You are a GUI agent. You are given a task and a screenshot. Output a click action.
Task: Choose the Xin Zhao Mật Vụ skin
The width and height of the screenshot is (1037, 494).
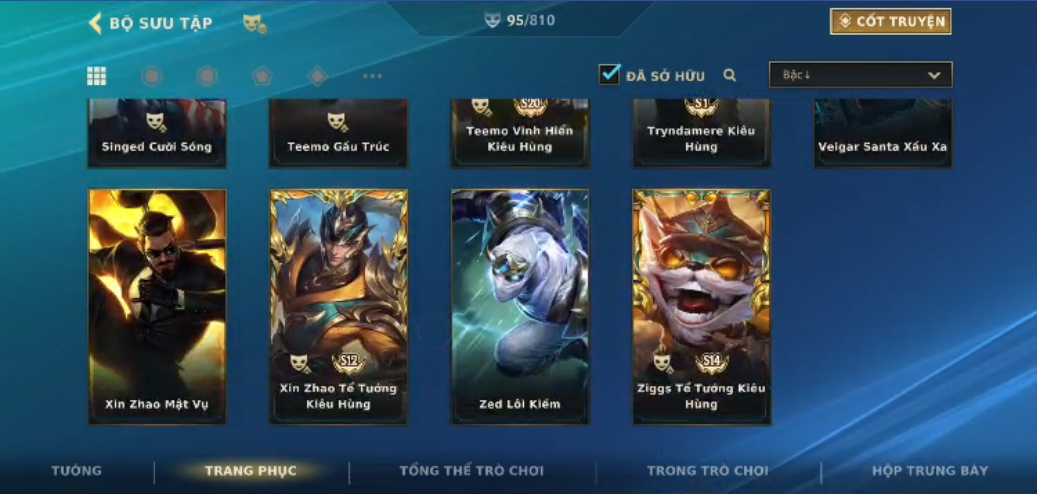157,306
